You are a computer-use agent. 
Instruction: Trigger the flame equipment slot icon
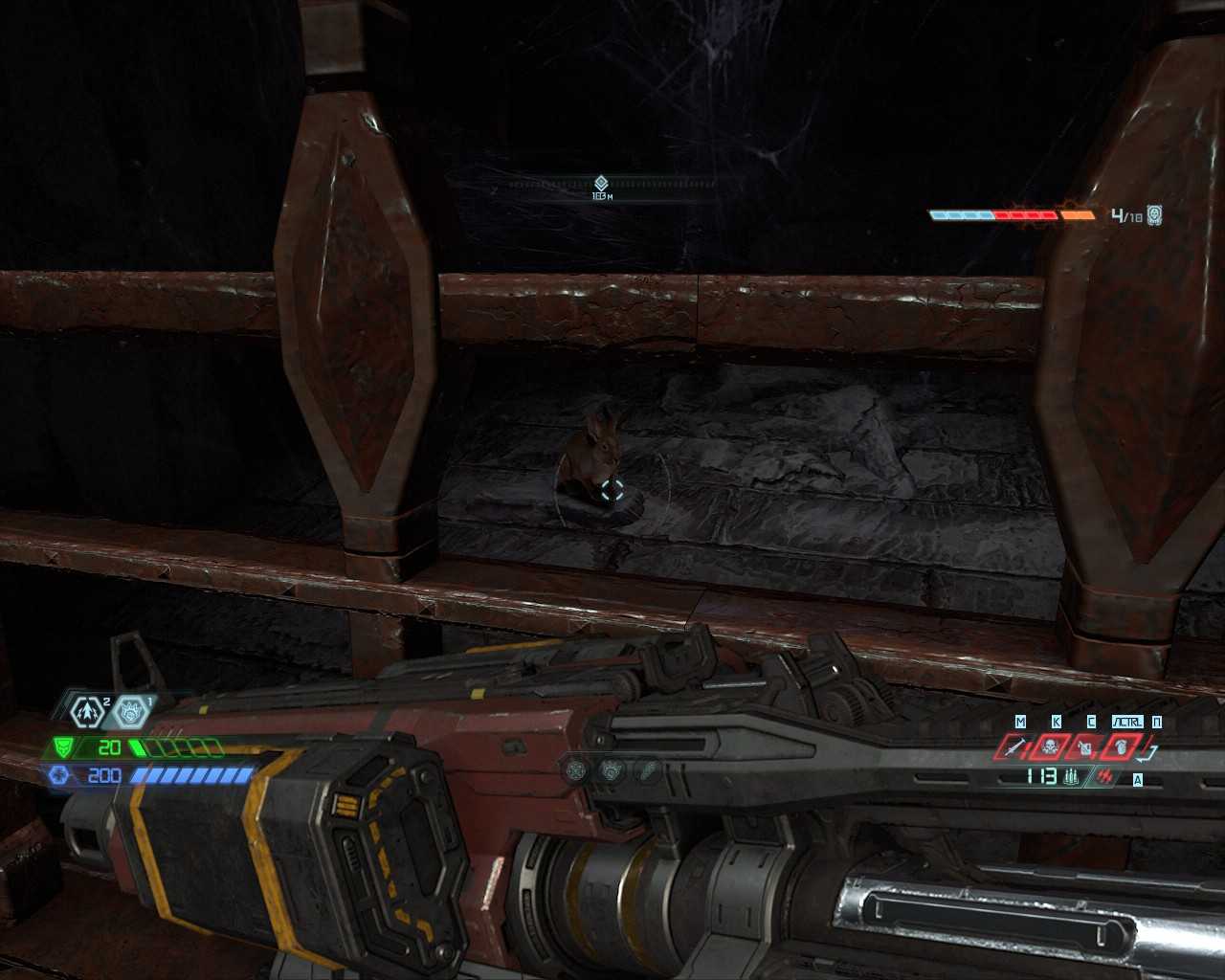(1120, 746)
